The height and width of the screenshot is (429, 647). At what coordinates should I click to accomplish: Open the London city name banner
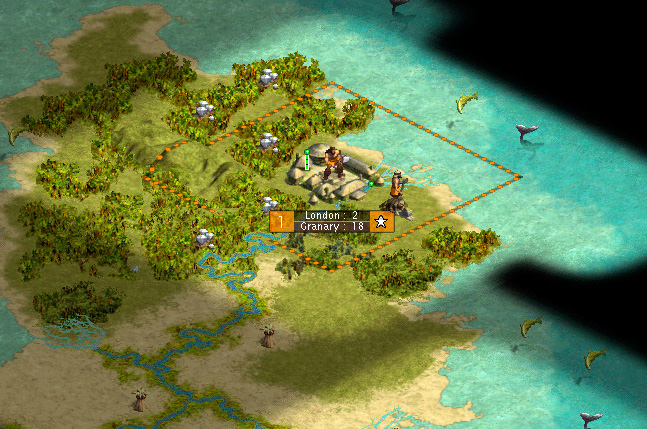coord(331,215)
